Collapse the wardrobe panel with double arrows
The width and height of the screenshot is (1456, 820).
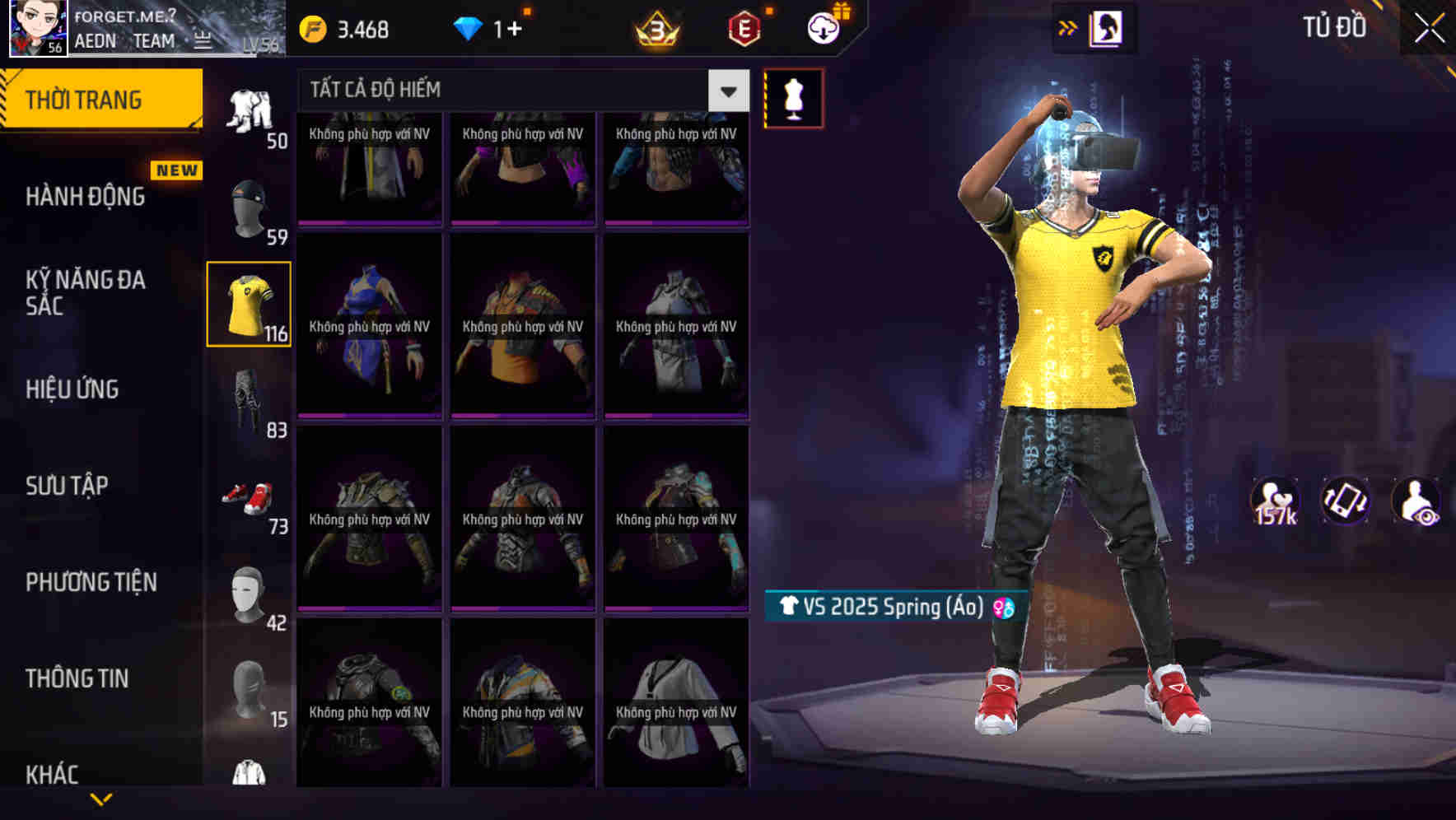tap(1068, 26)
